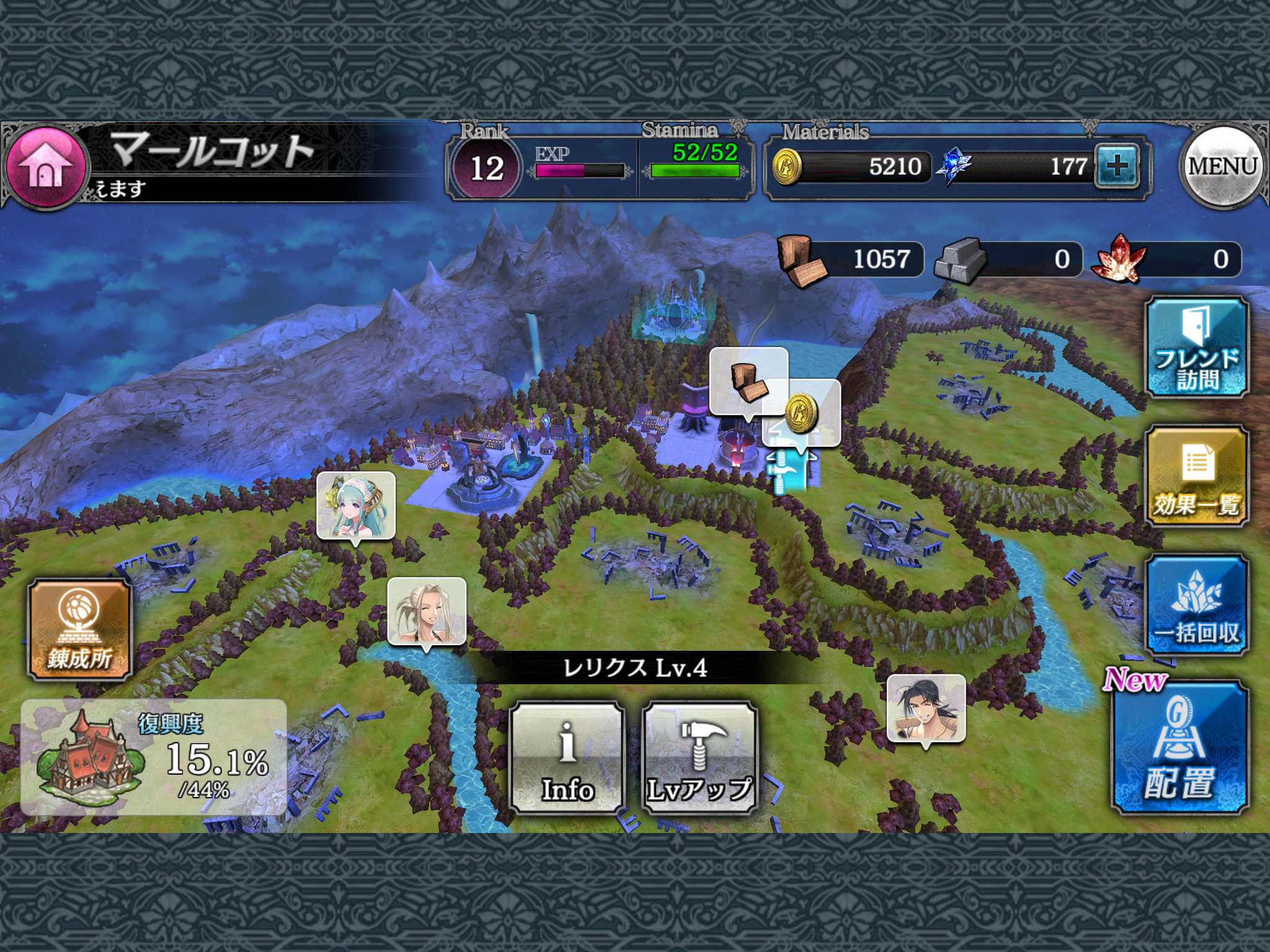Select the dark-haired man portrait bubble
The height and width of the screenshot is (952, 1270).
(926, 708)
